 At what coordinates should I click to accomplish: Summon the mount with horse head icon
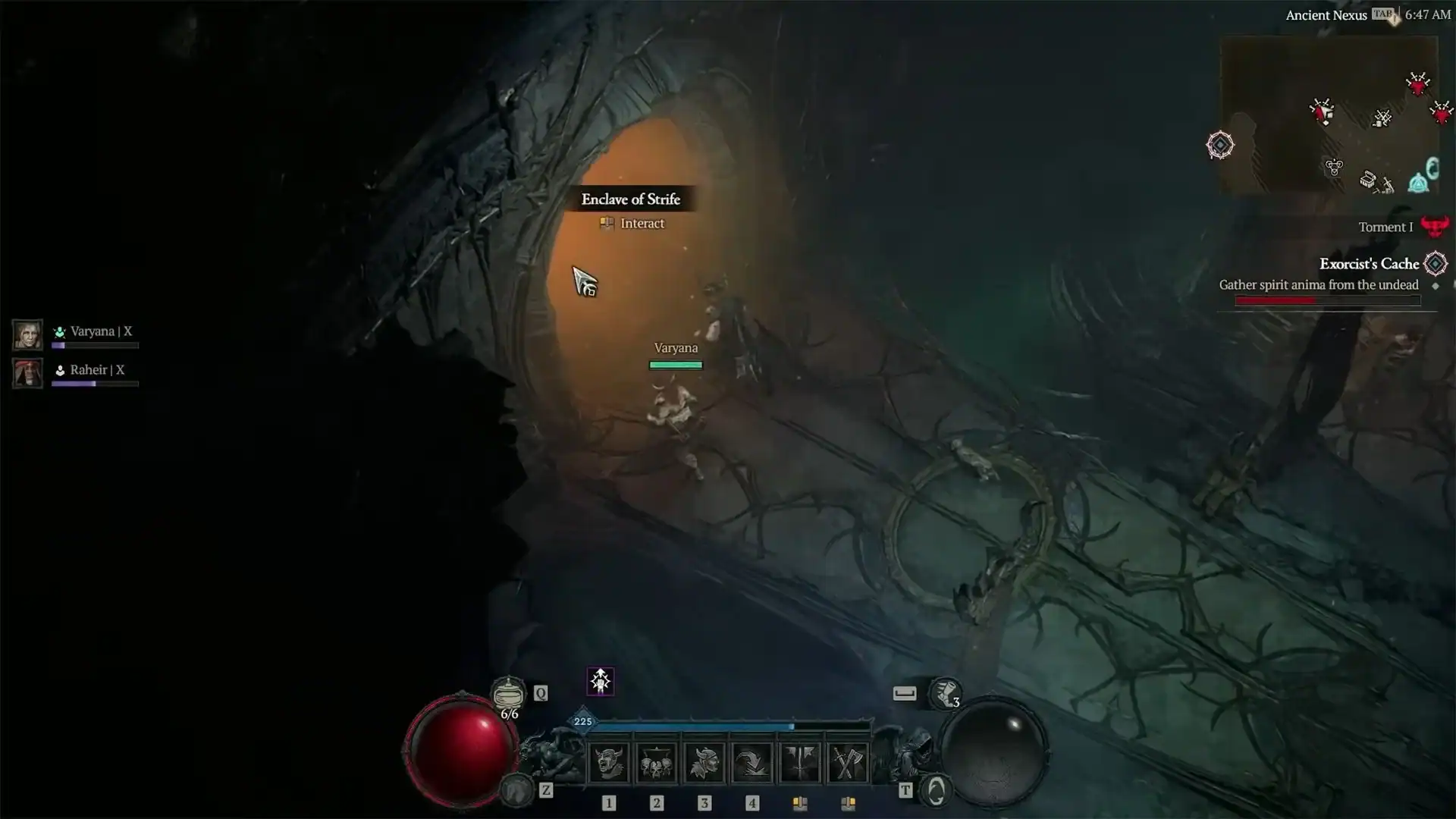coord(518,790)
